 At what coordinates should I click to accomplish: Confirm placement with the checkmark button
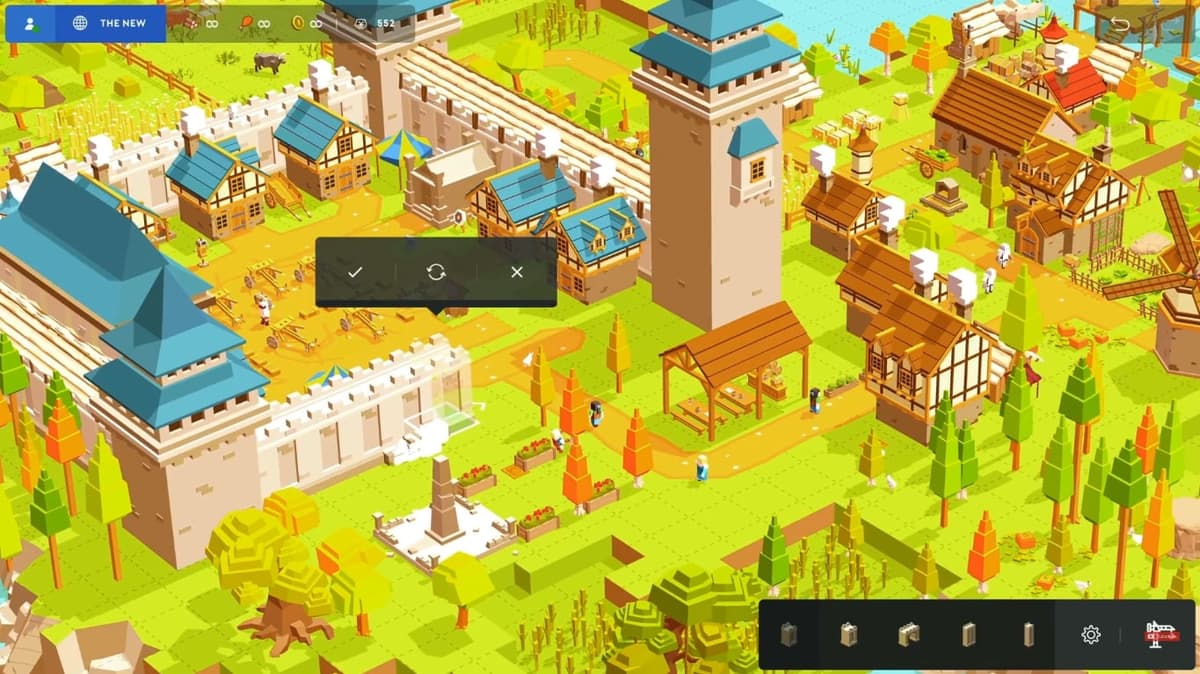click(x=355, y=272)
